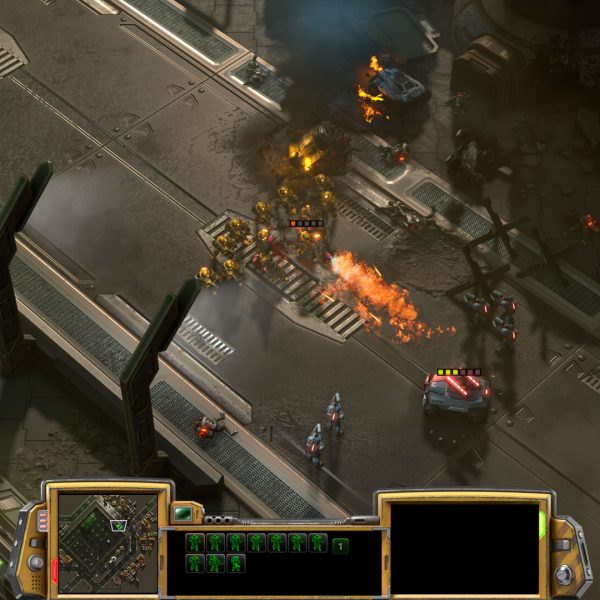Click the minimap to move the camera
This screenshot has width=600, height=600.
(107, 541)
